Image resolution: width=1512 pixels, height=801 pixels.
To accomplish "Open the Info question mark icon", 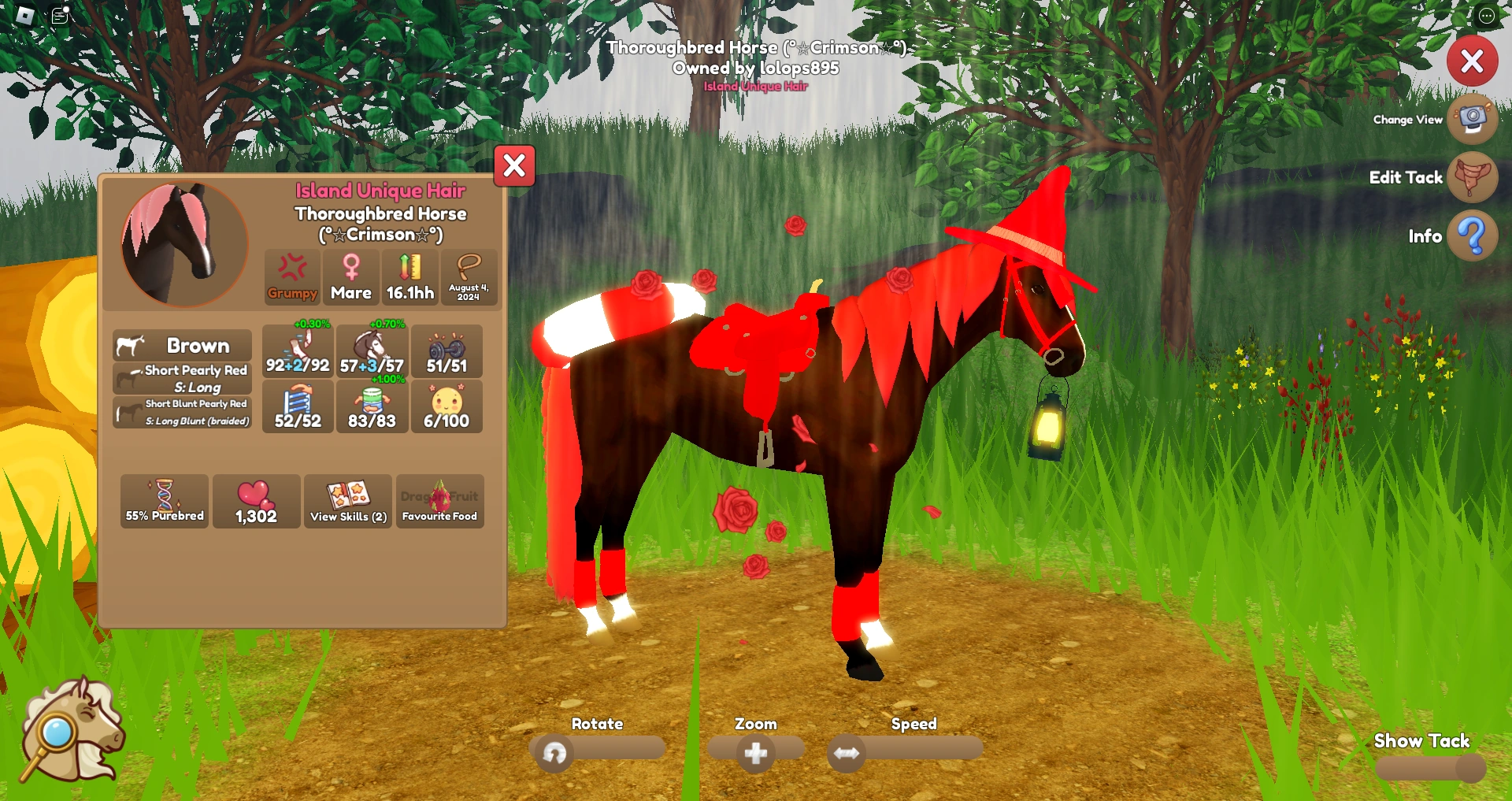I will [1471, 235].
